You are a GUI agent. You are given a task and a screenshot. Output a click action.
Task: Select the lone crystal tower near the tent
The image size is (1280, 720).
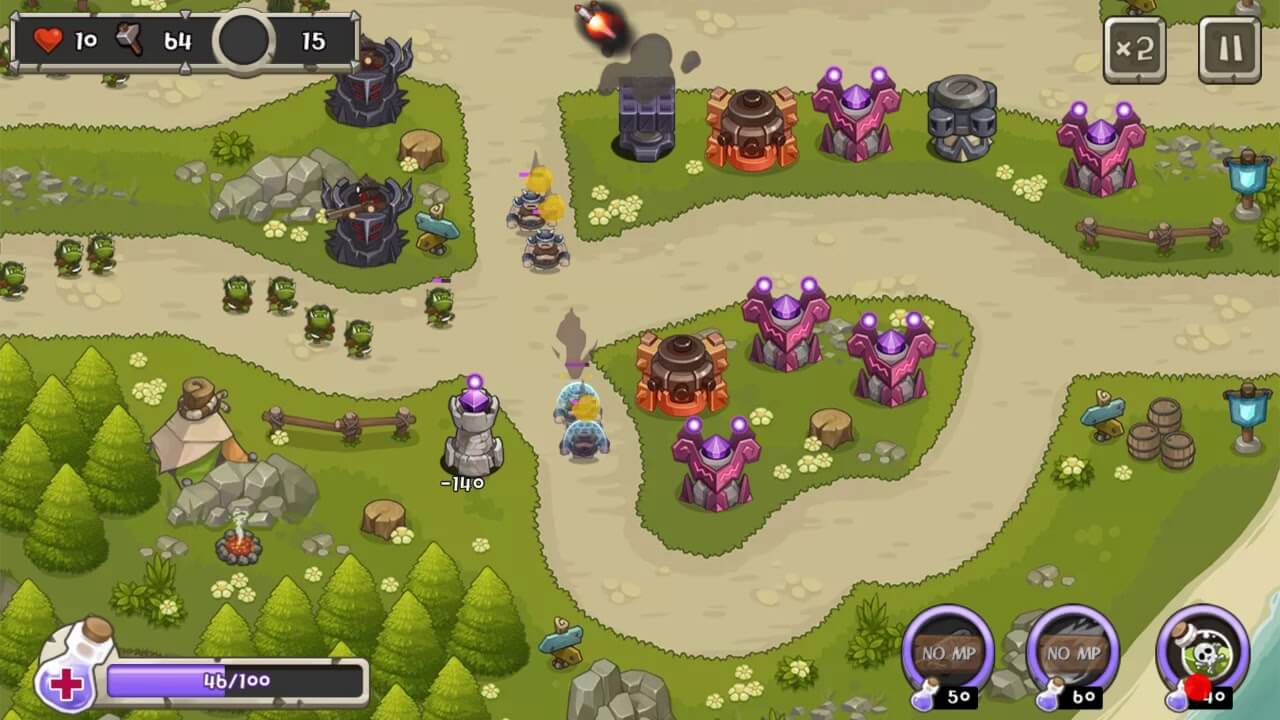[470, 425]
